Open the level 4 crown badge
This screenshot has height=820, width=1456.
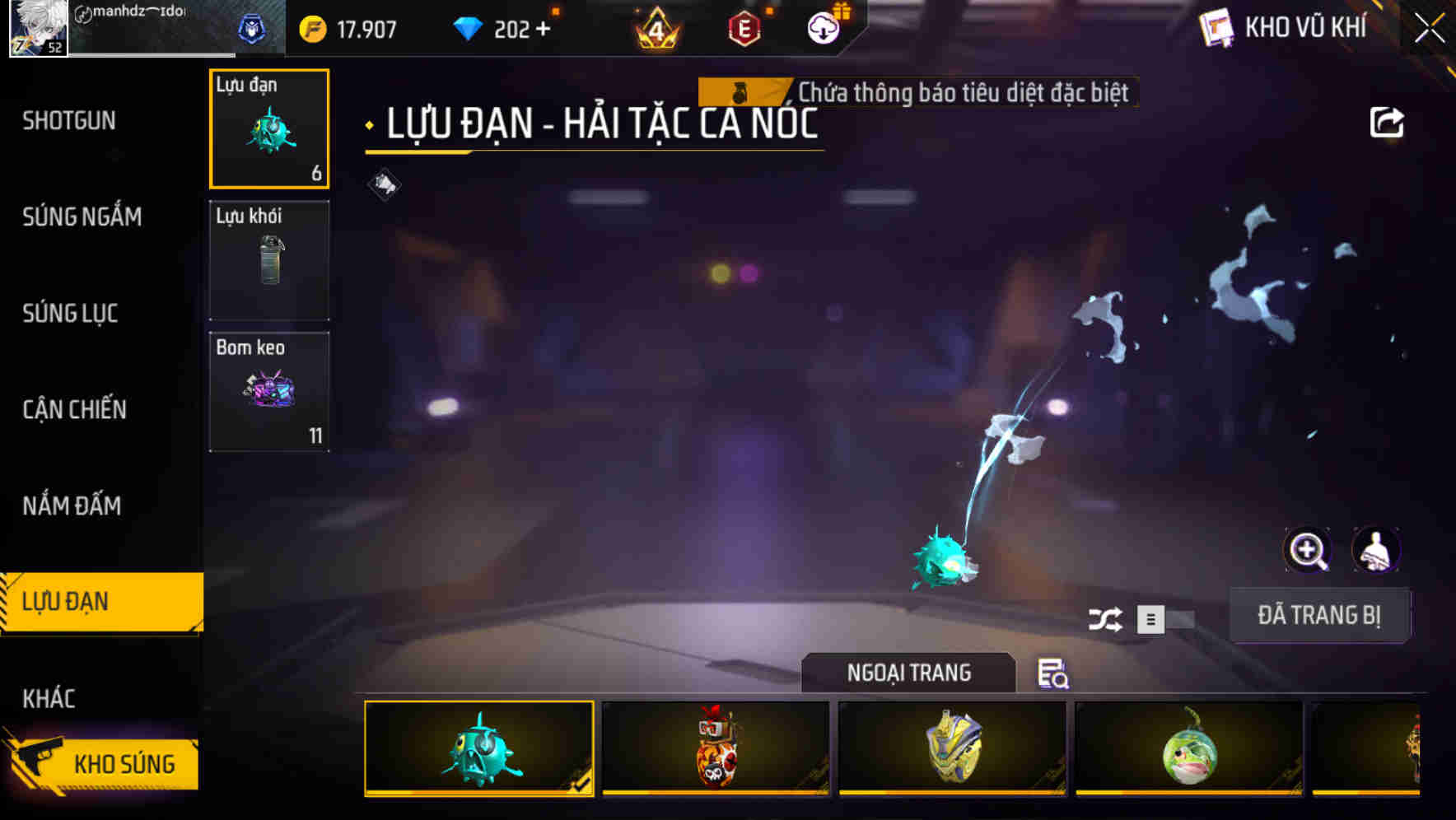click(655, 27)
